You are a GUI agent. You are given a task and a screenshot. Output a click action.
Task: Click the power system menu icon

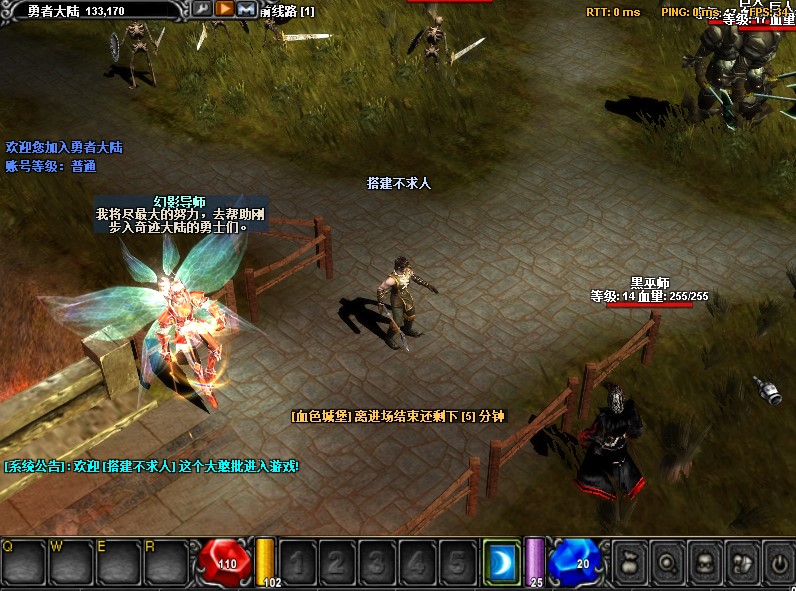778,562
